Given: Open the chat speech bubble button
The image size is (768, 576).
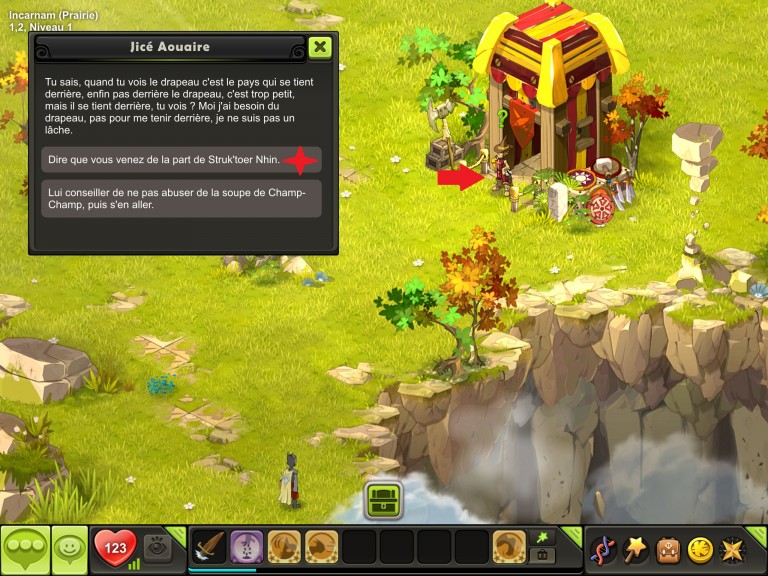Looking at the screenshot, I should click(25, 549).
